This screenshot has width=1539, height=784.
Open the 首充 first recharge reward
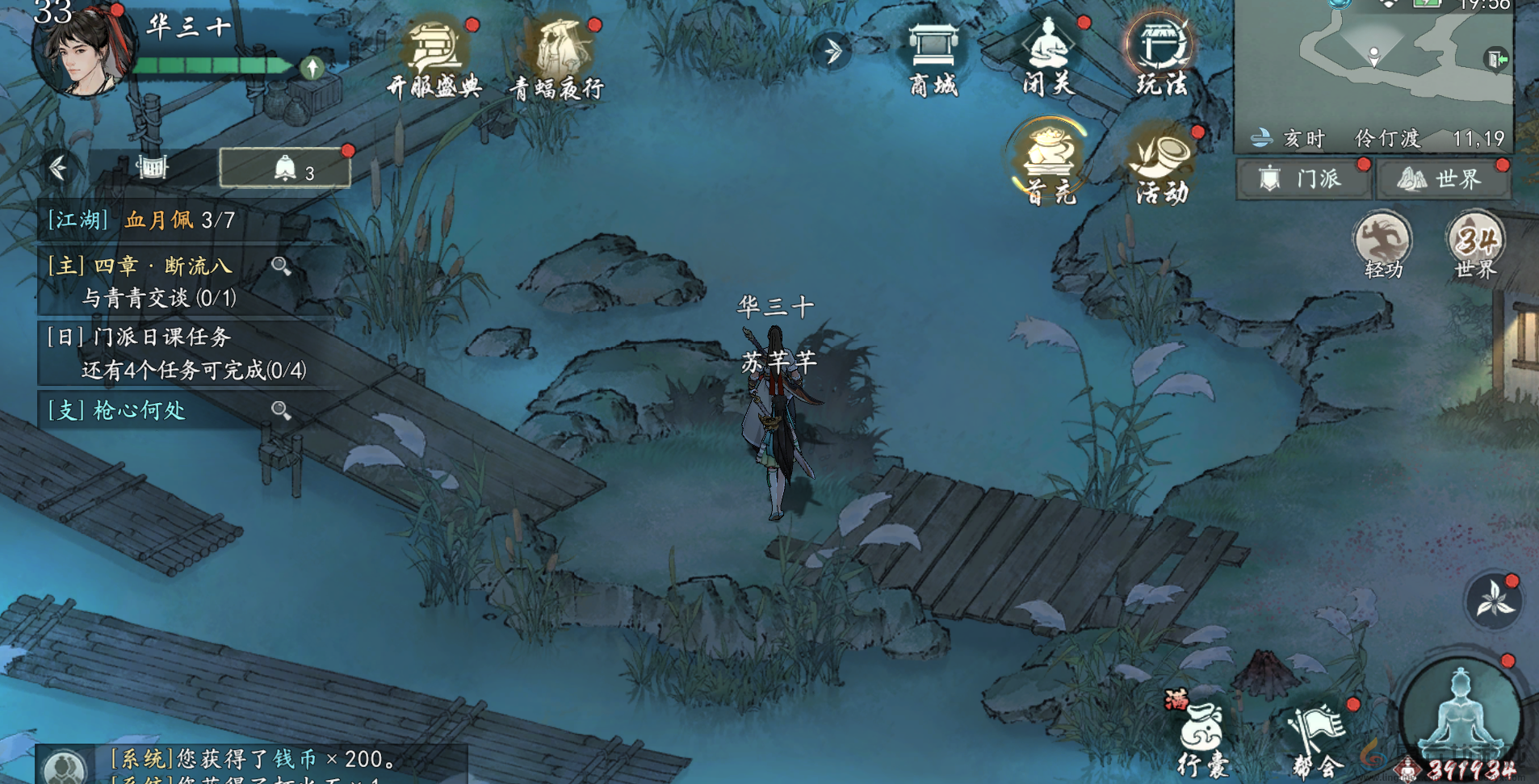pos(1050,161)
